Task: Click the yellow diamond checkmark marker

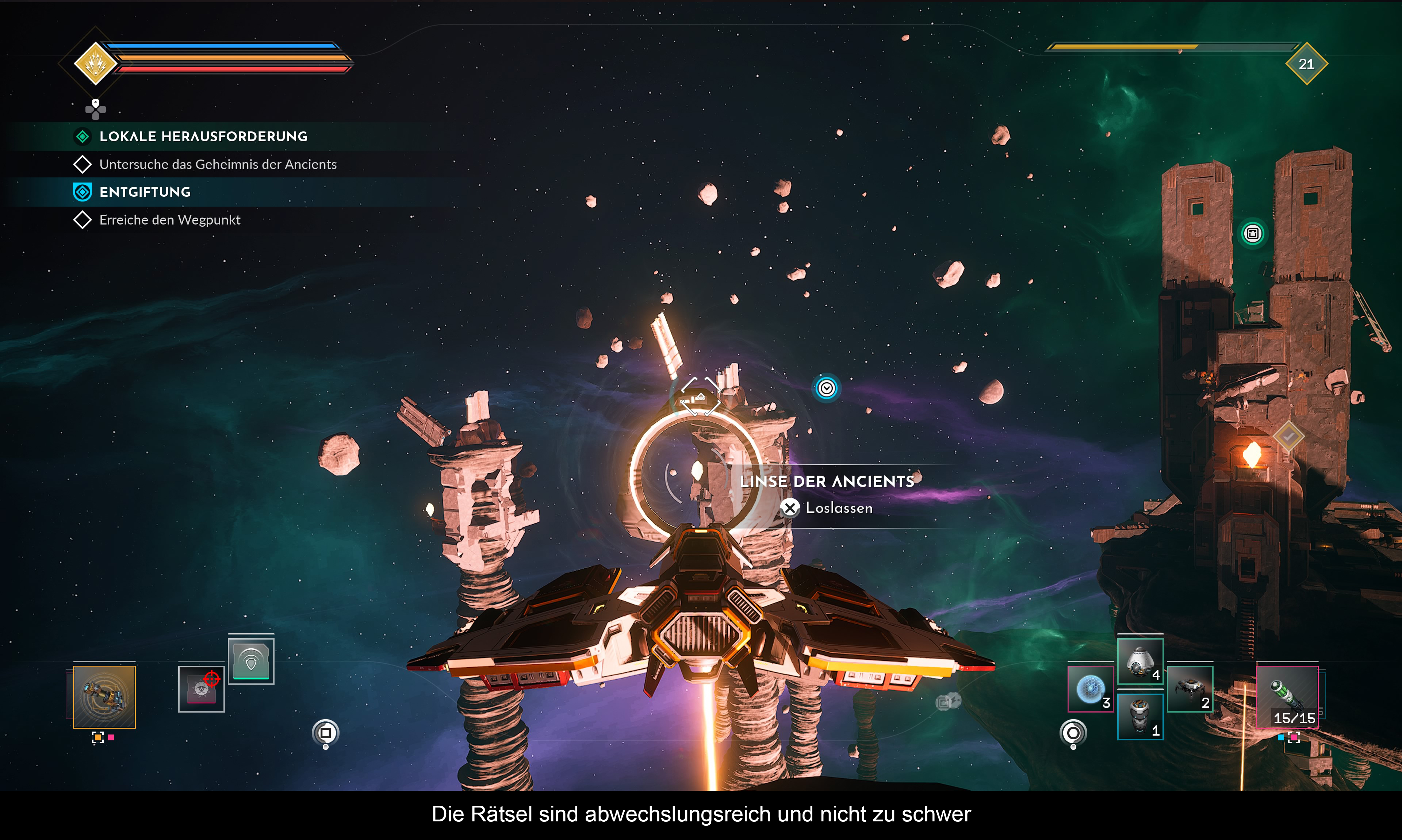Action: (x=1289, y=436)
